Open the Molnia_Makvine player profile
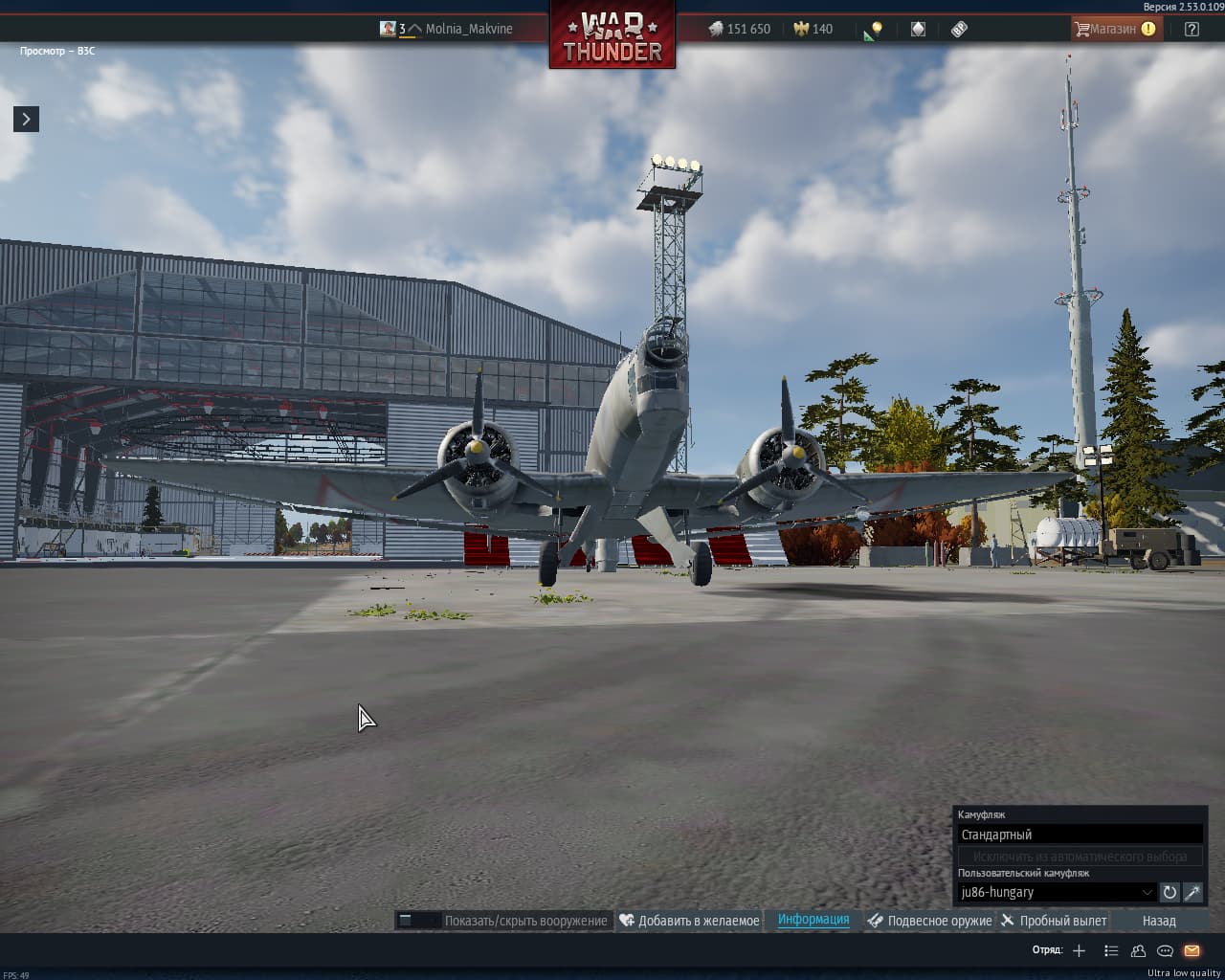 [x=468, y=29]
